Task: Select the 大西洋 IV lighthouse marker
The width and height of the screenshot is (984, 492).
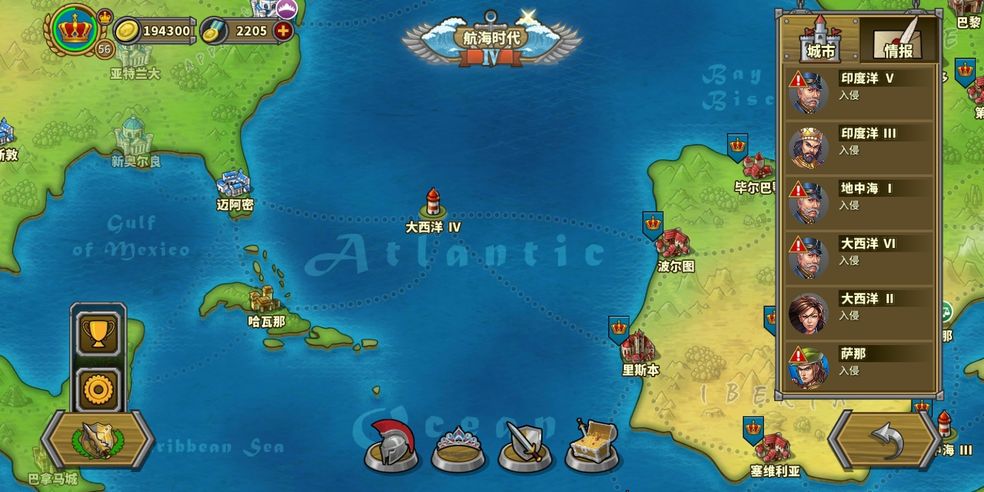Action: click(x=433, y=204)
